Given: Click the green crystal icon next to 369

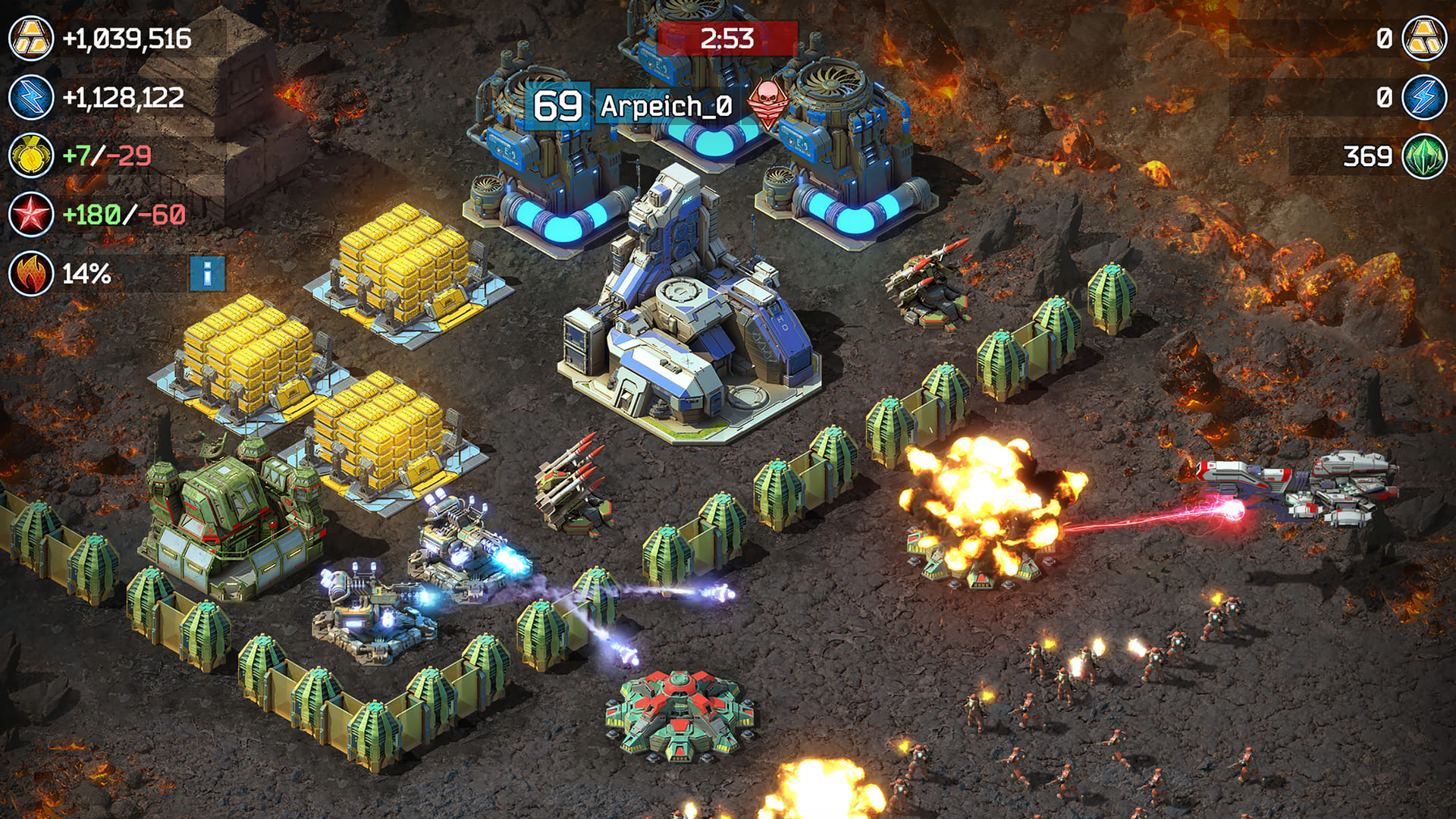Looking at the screenshot, I should [1424, 156].
